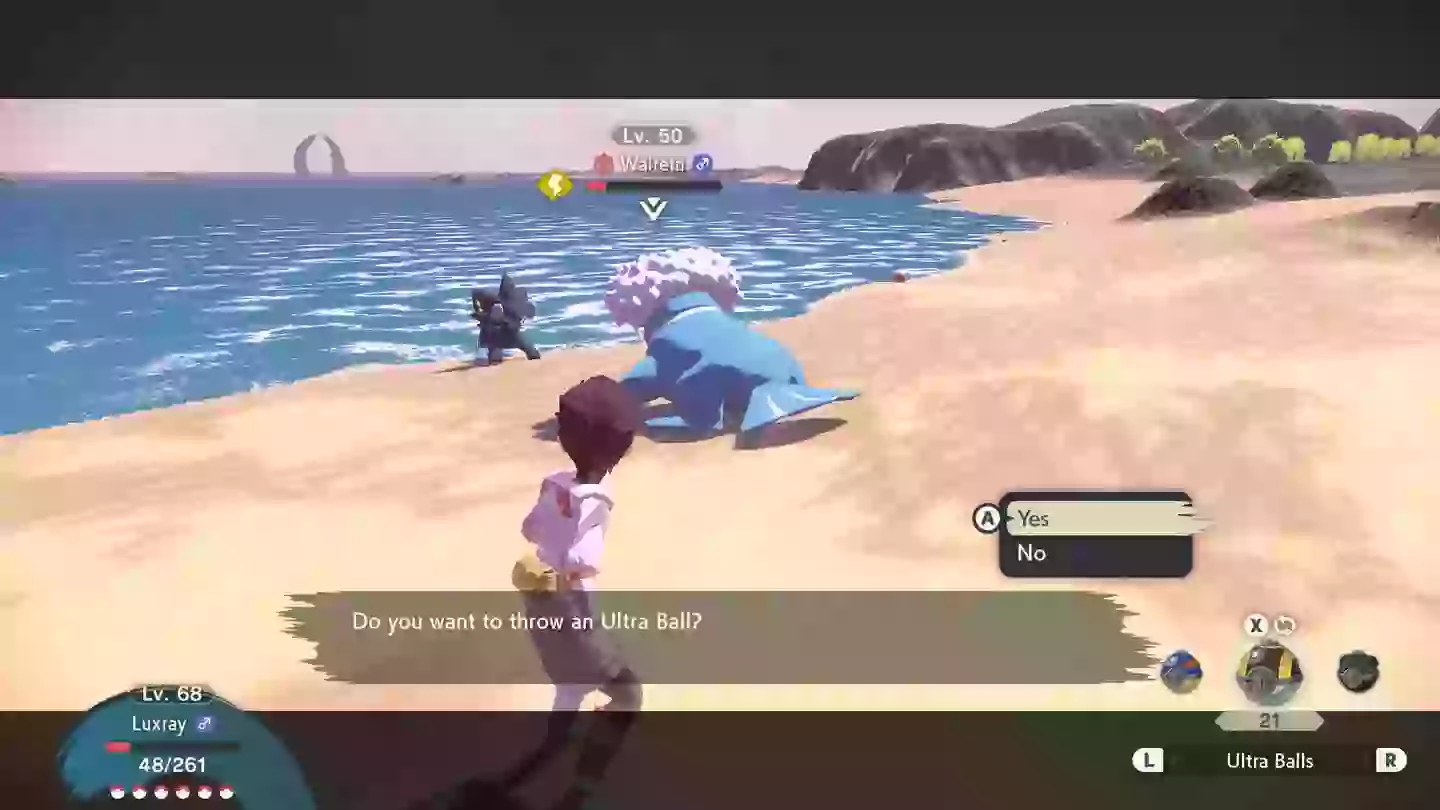Image resolution: width=1440 pixels, height=810 pixels.
Task: Click Luxray's HP readout showing 48/261
Action: 171,765
